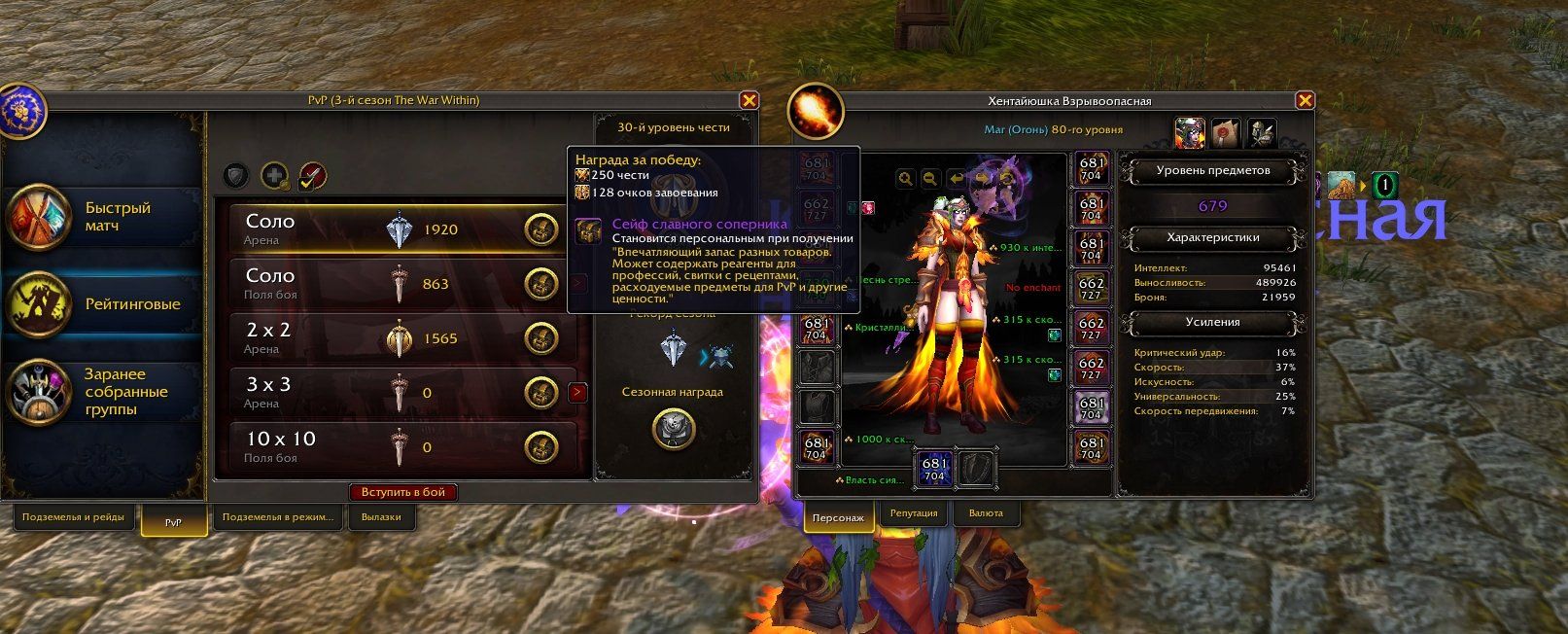Open the Валюта tab
The width and height of the screenshot is (1568, 634).
coord(986,513)
